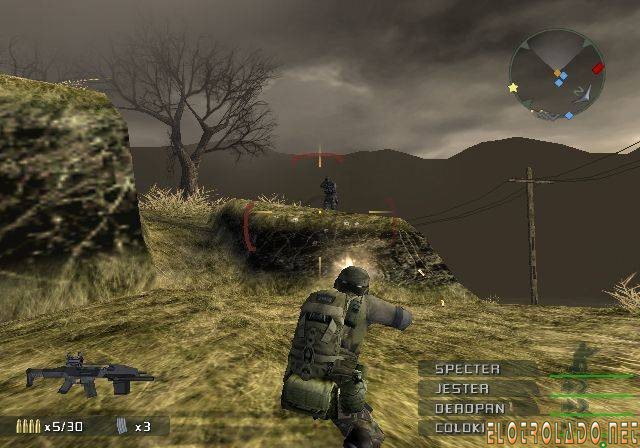
Task: Click the circular radar minimap
Action: (x=556, y=74)
